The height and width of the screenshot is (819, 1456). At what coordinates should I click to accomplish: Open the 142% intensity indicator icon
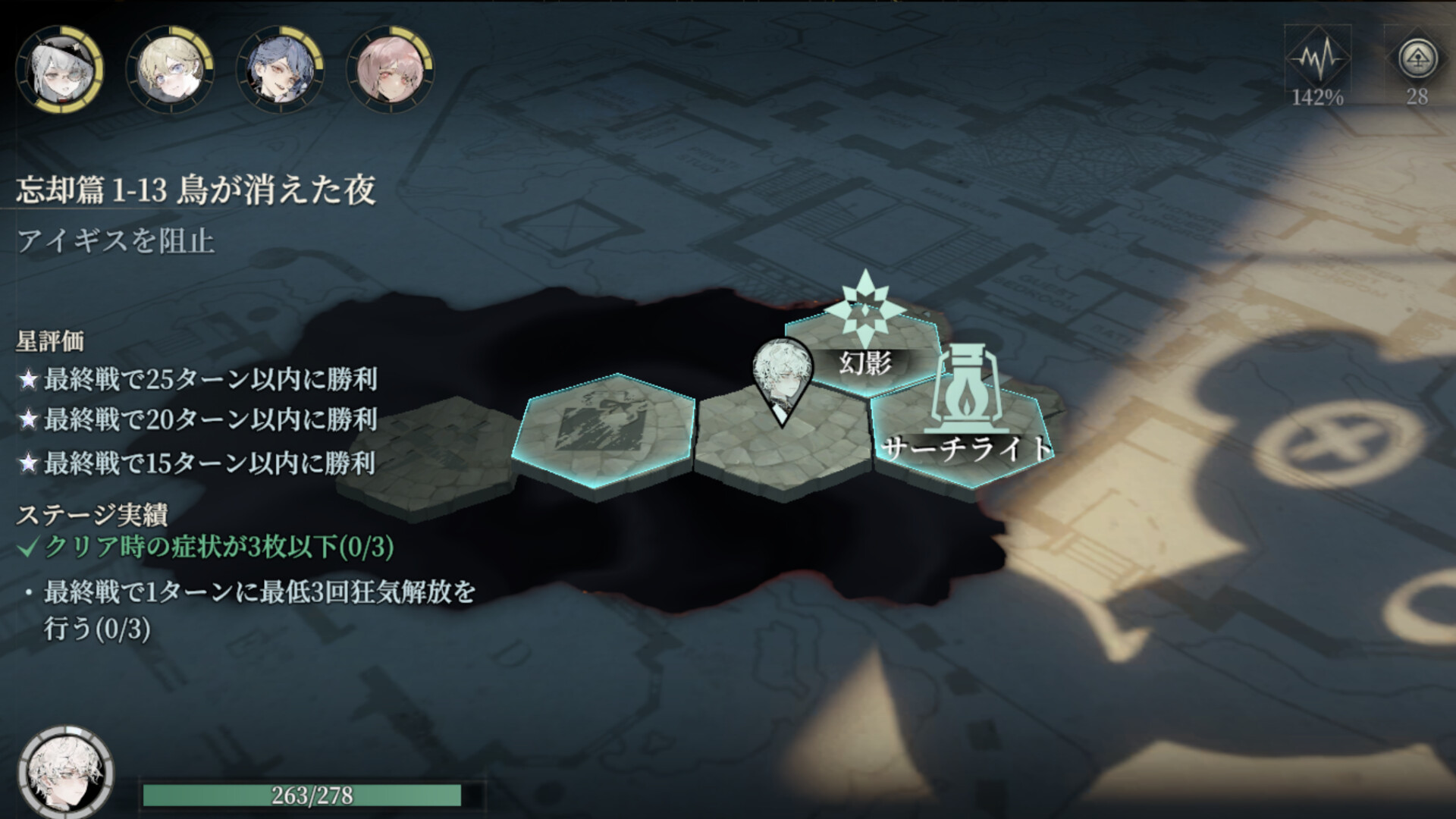click(x=1317, y=57)
